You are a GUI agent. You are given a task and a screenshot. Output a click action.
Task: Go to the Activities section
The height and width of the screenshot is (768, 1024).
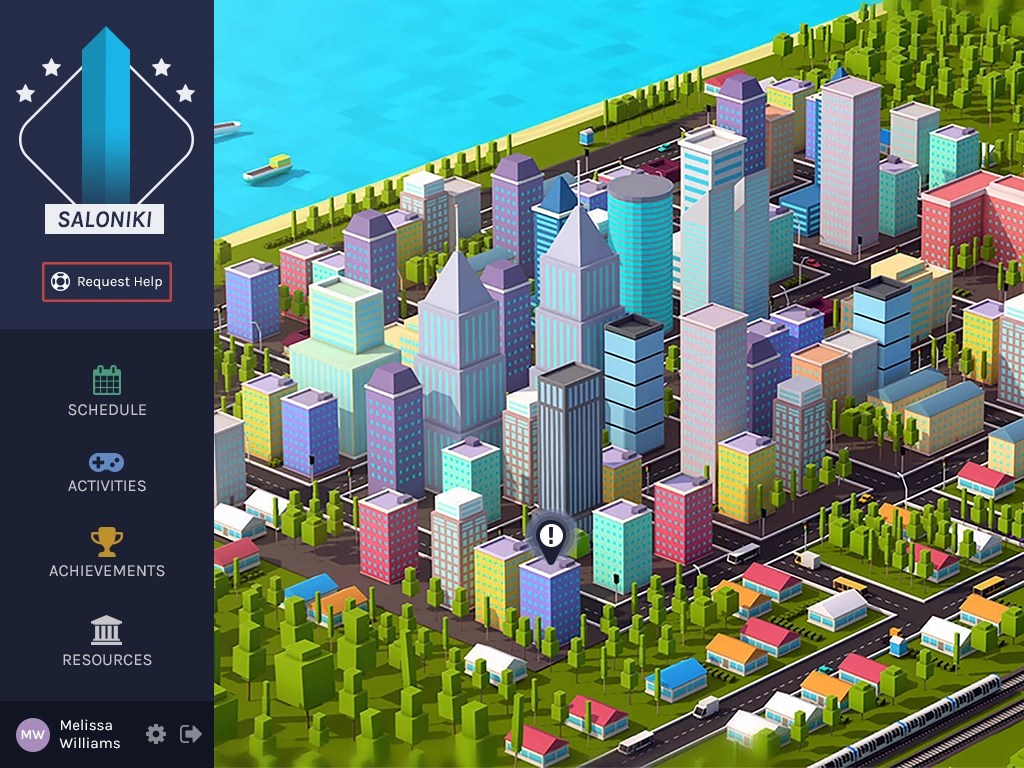[x=107, y=473]
